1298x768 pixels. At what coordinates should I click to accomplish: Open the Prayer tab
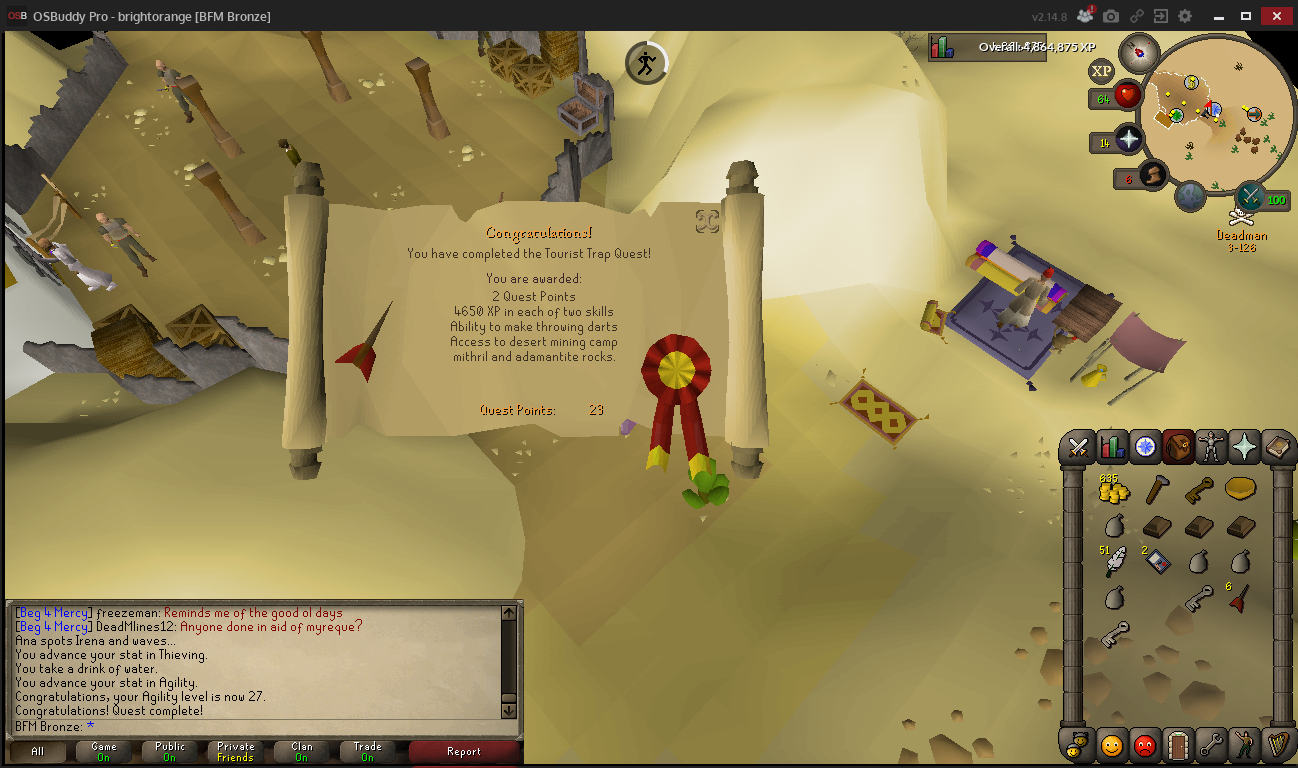(1244, 446)
